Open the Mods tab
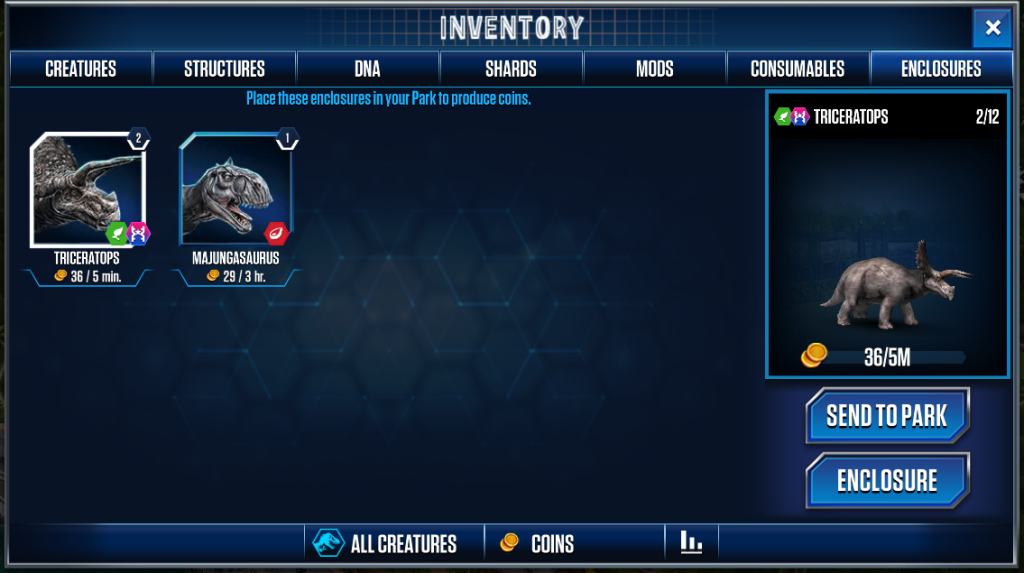The width and height of the screenshot is (1024, 573). [654, 69]
